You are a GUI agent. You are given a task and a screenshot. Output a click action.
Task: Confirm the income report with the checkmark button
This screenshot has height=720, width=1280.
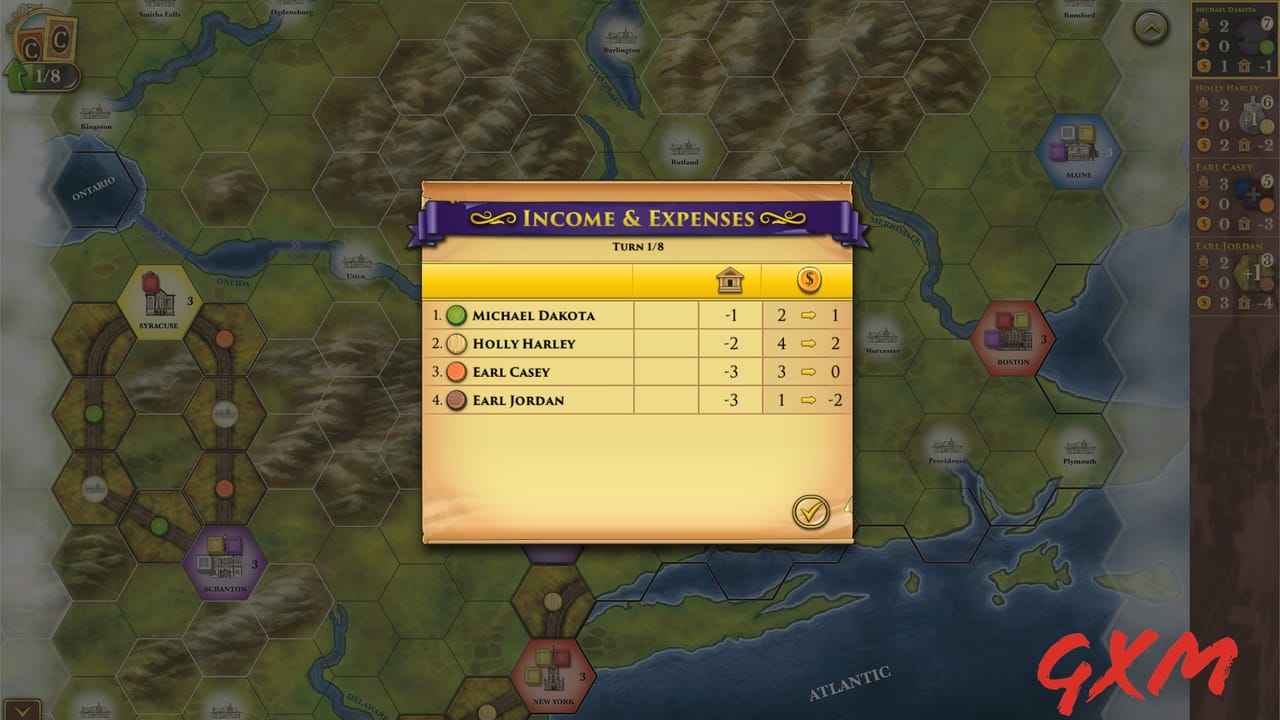point(812,510)
